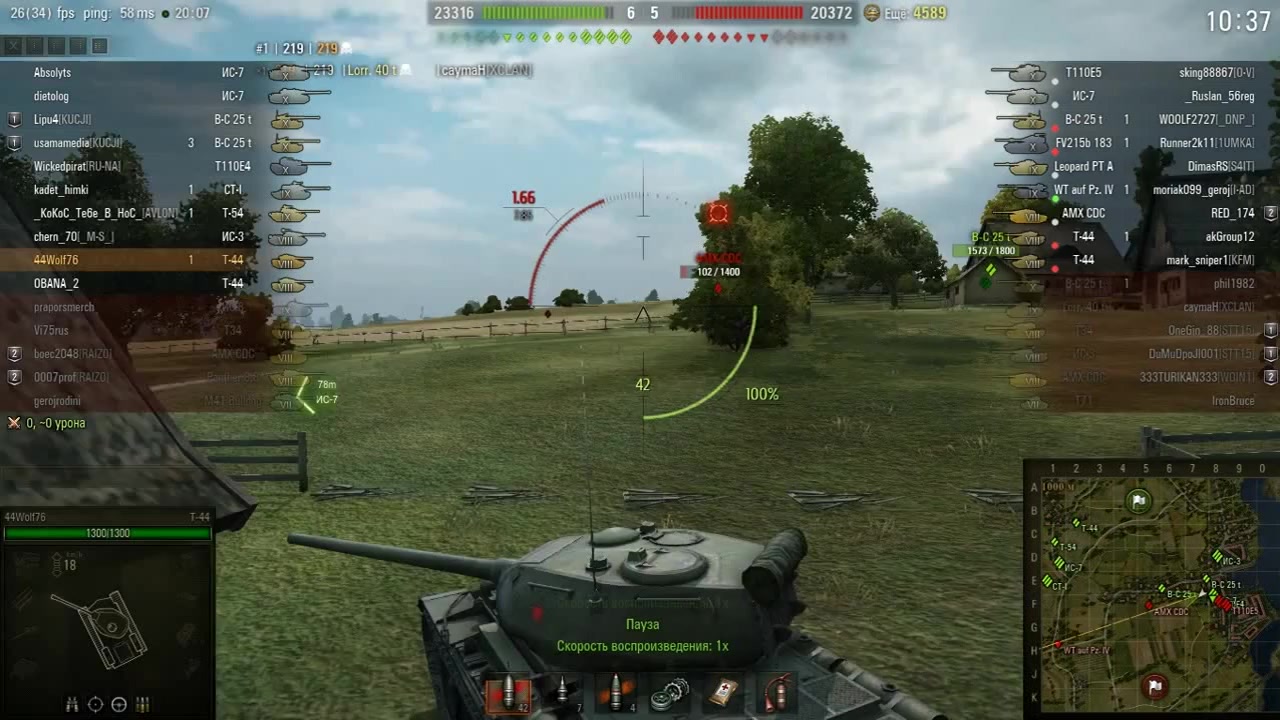
Task: Select the armor-piercing shell with 42 rounds
Action: click(510, 693)
